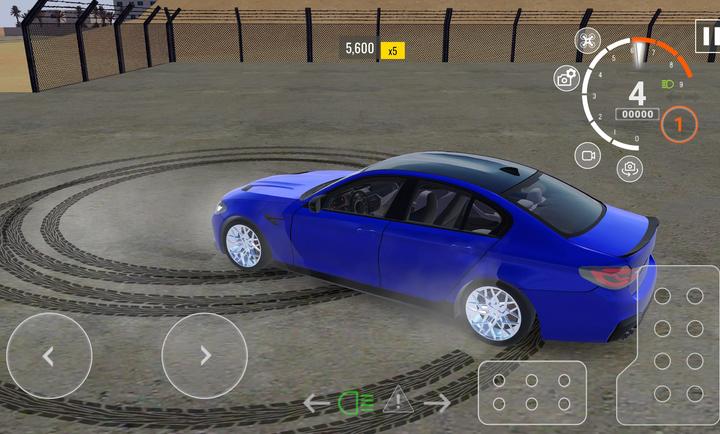Activate the right turn signal arrow

[x=437, y=403]
